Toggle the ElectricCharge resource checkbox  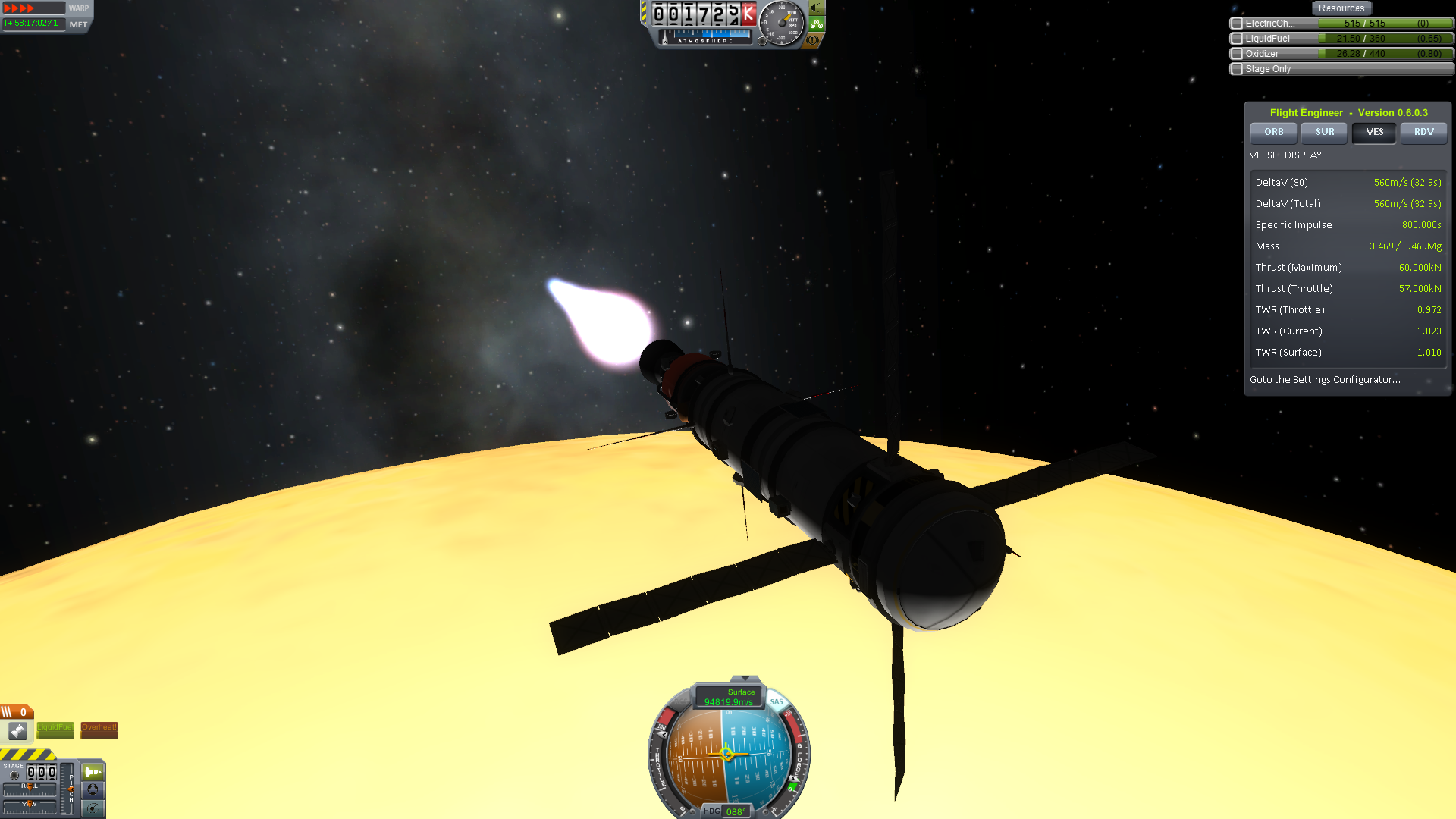coord(1237,24)
